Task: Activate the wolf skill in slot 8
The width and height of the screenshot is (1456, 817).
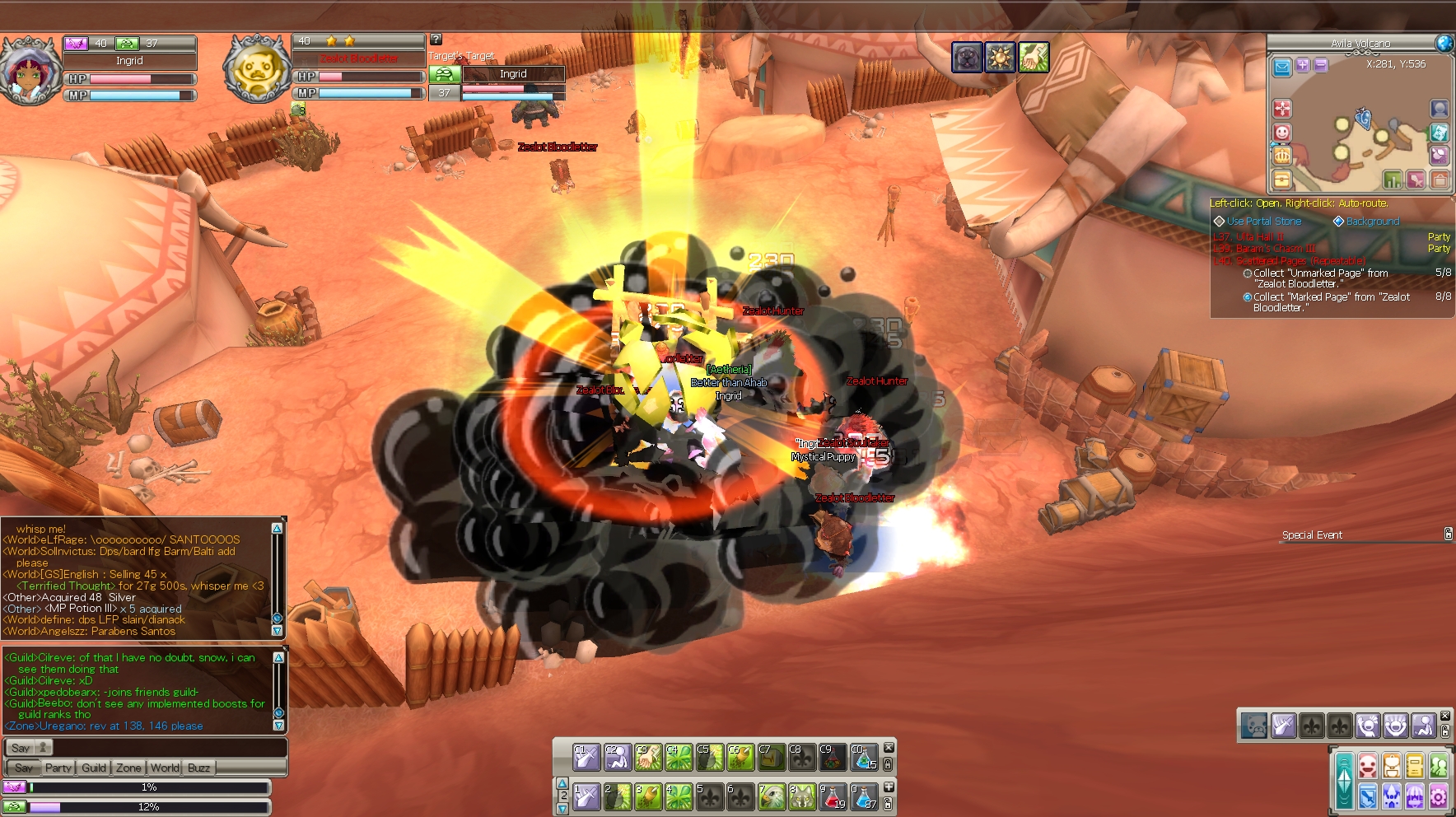Action: [x=801, y=796]
